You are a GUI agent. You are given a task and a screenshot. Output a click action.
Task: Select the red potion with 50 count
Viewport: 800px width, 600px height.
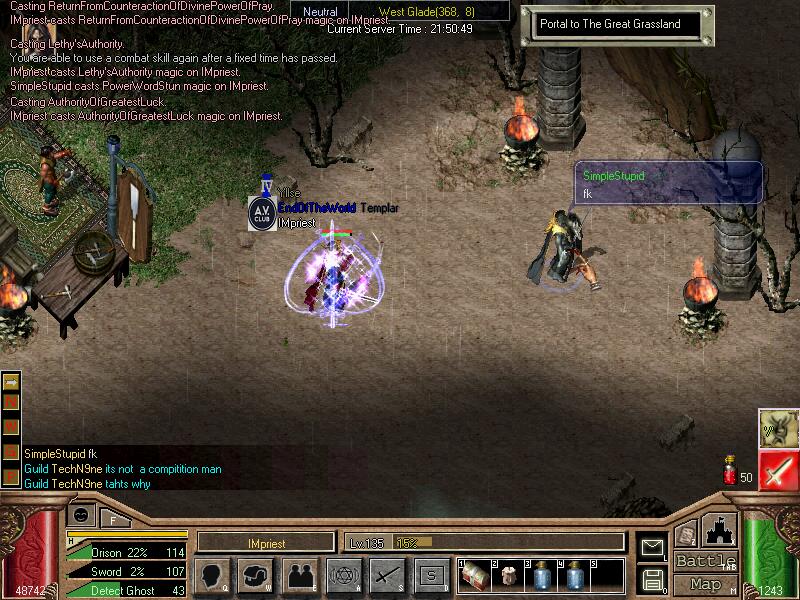730,471
